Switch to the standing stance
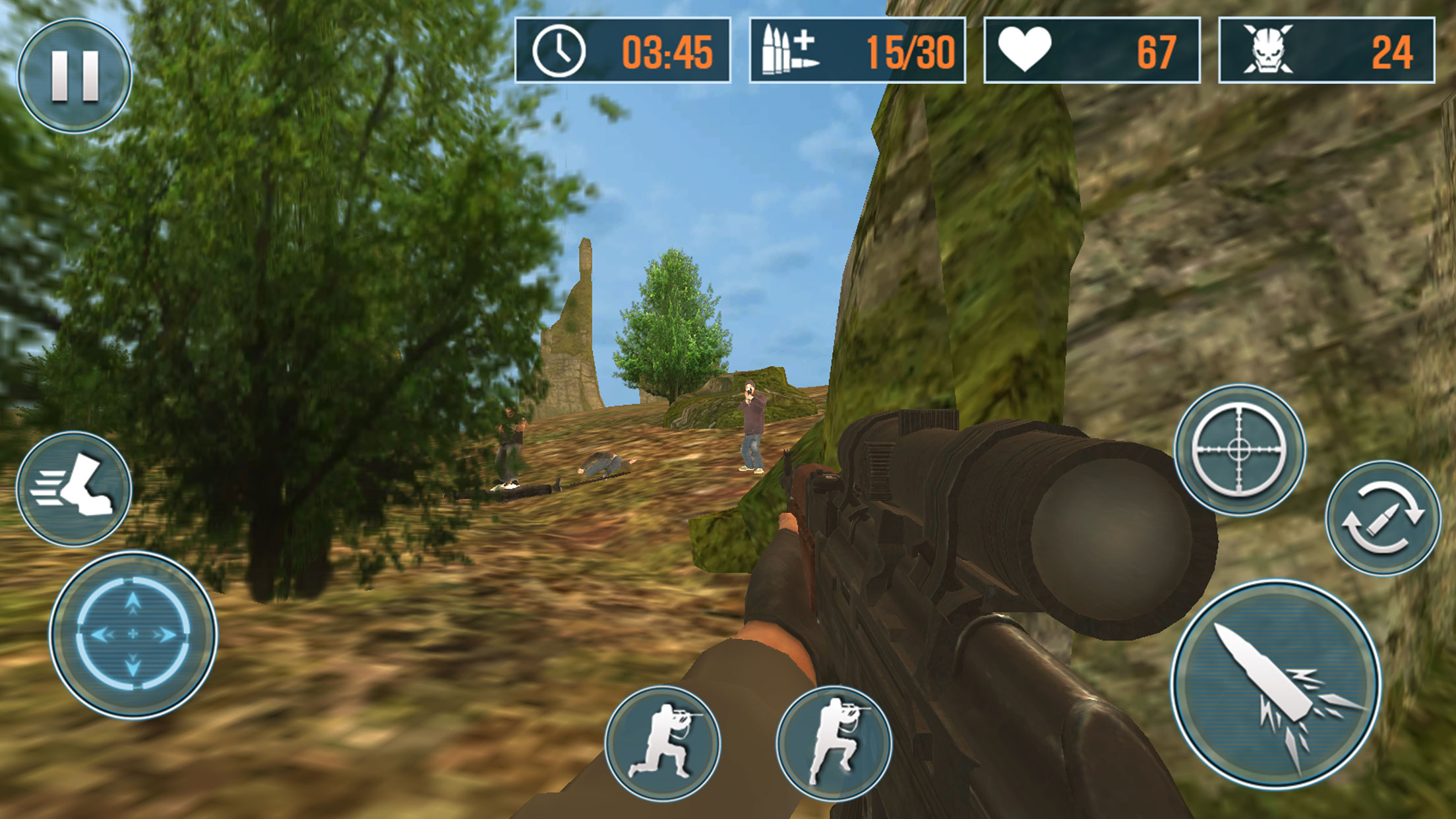This screenshot has height=819, width=1456. coord(834,743)
